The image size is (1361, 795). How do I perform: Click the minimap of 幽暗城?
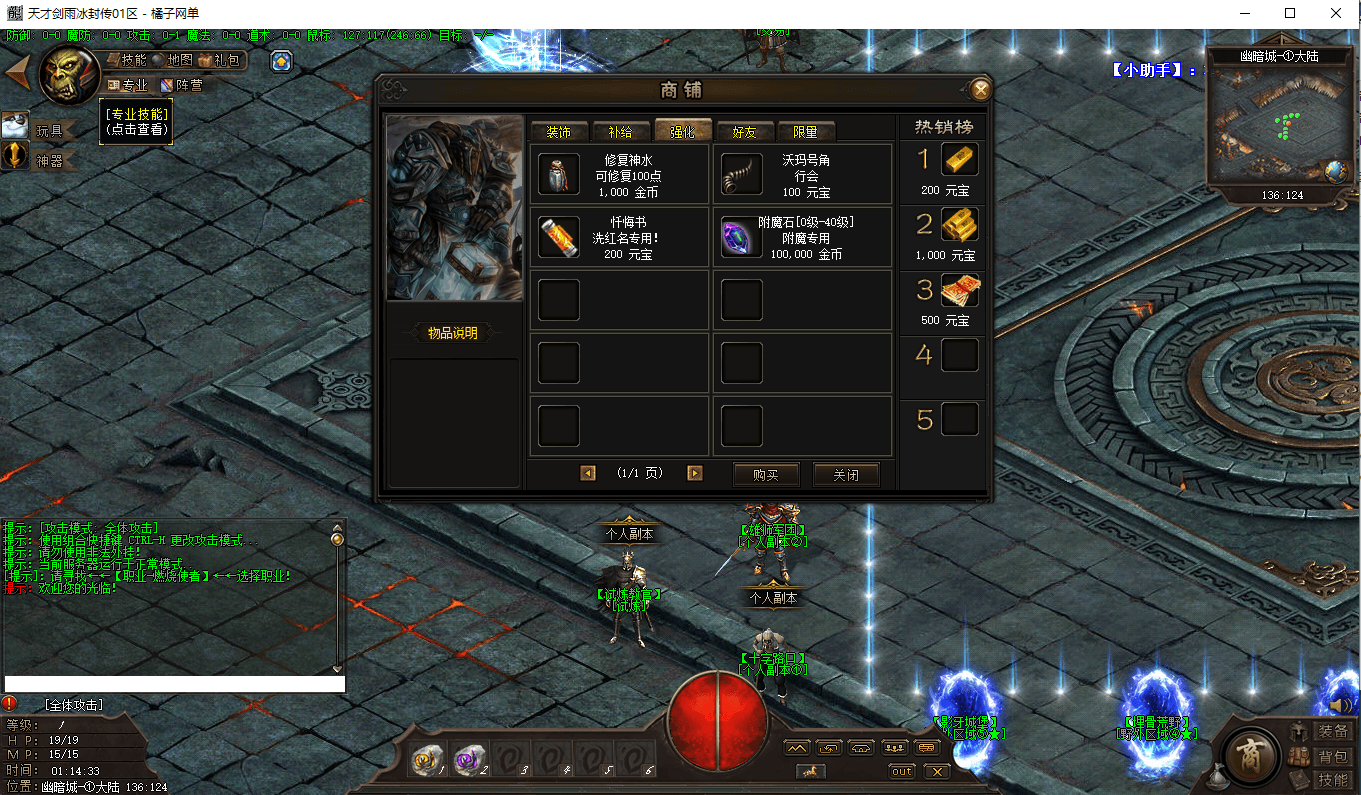1275,125
